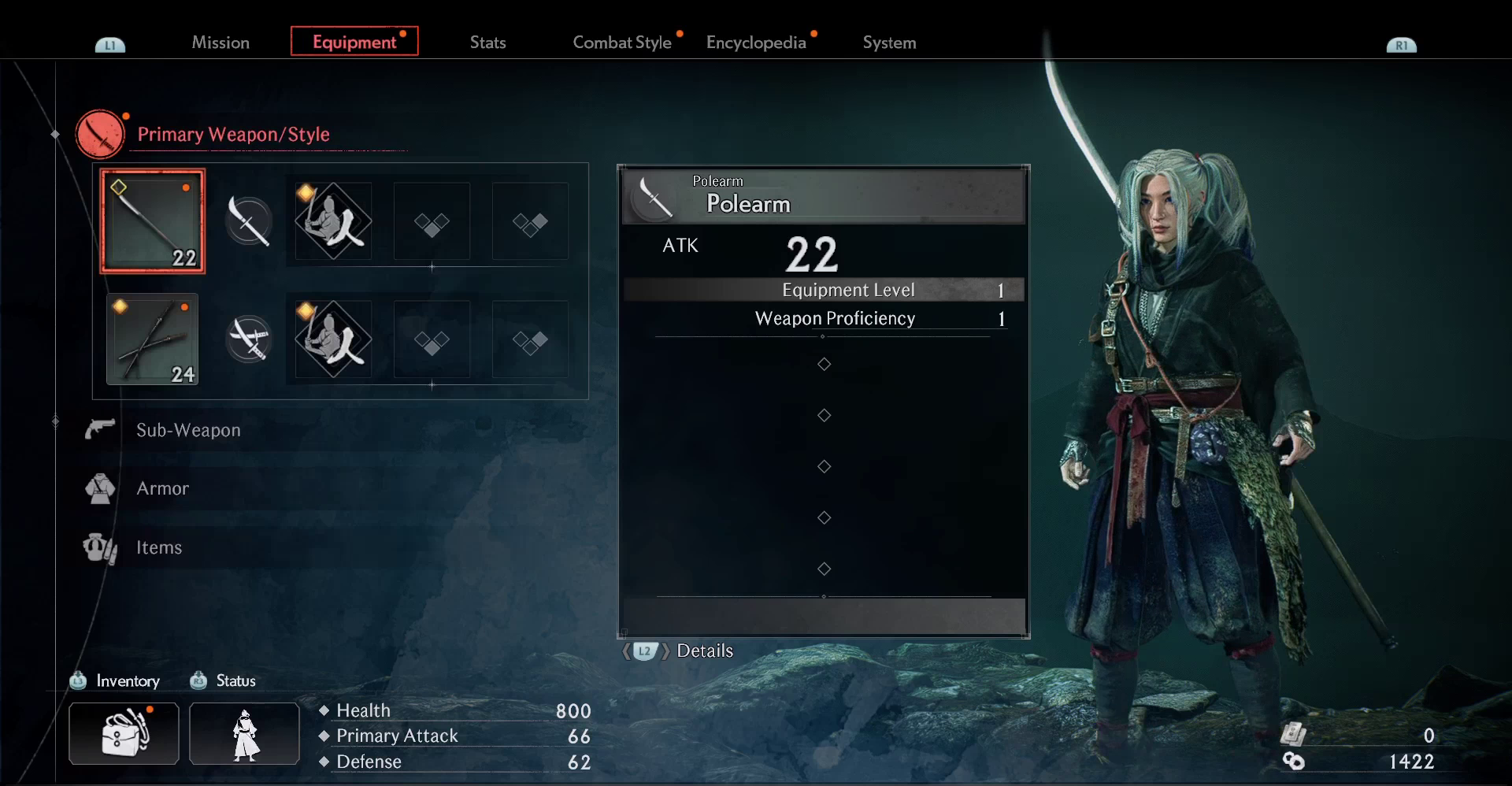
Task: Open the Sub-Weapon category icon
Action: pyautogui.click(x=100, y=429)
